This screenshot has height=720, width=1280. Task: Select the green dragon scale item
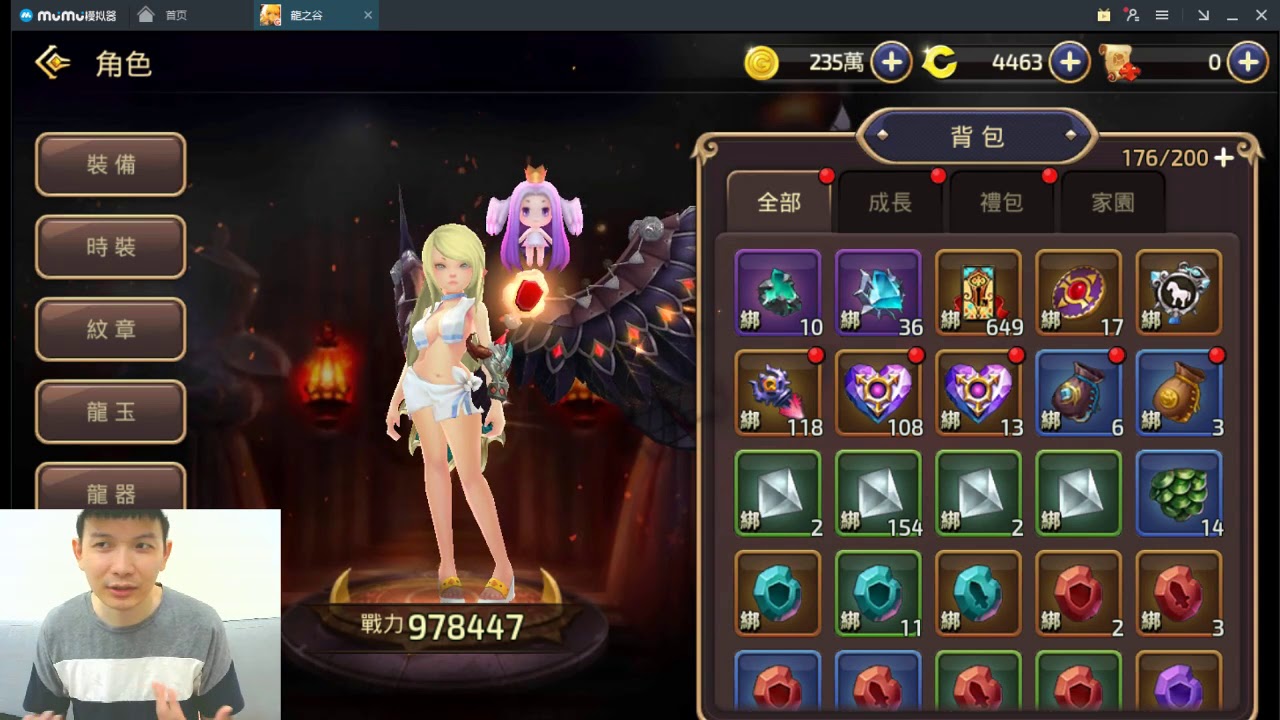pyautogui.click(x=1179, y=492)
